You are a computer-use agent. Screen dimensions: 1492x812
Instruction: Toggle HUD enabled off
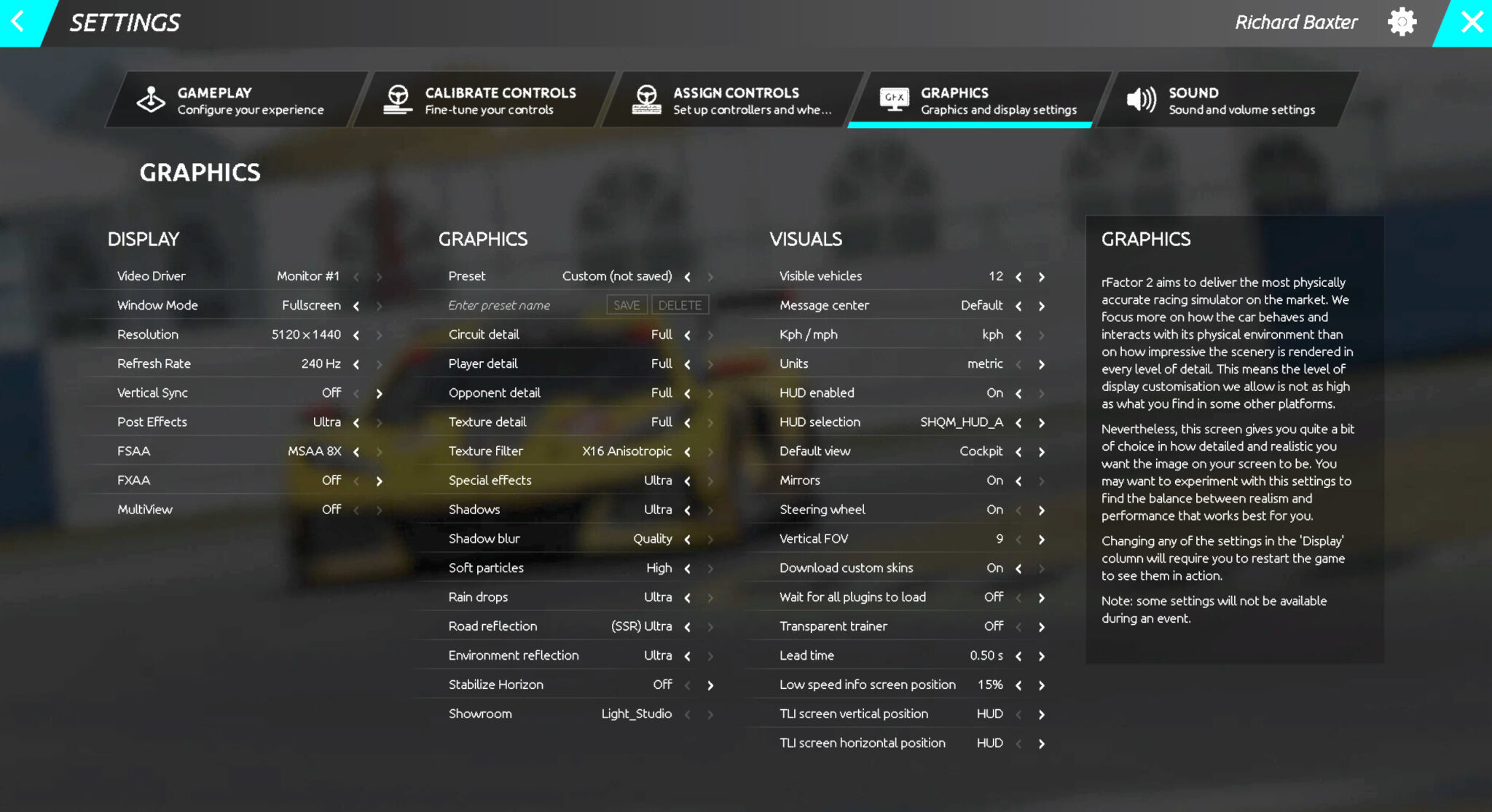(1018, 393)
